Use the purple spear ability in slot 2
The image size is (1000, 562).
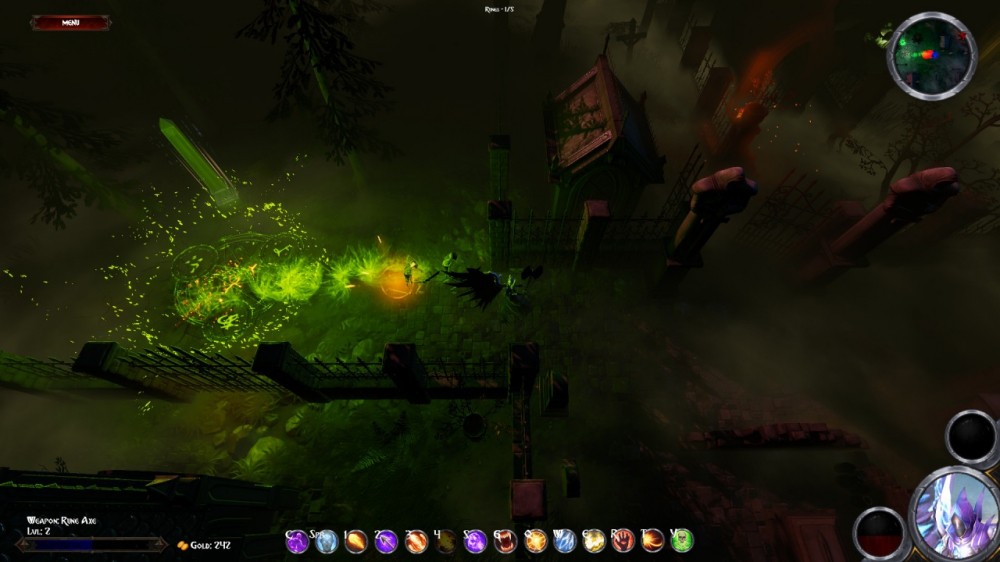click(x=386, y=541)
